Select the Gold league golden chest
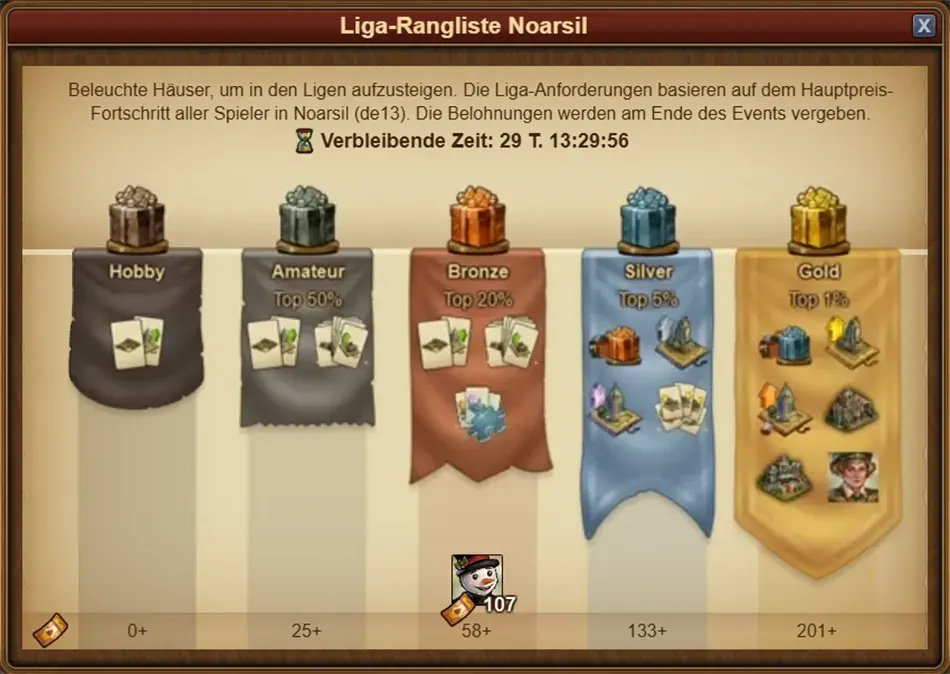950x674 pixels. coord(818,217)
